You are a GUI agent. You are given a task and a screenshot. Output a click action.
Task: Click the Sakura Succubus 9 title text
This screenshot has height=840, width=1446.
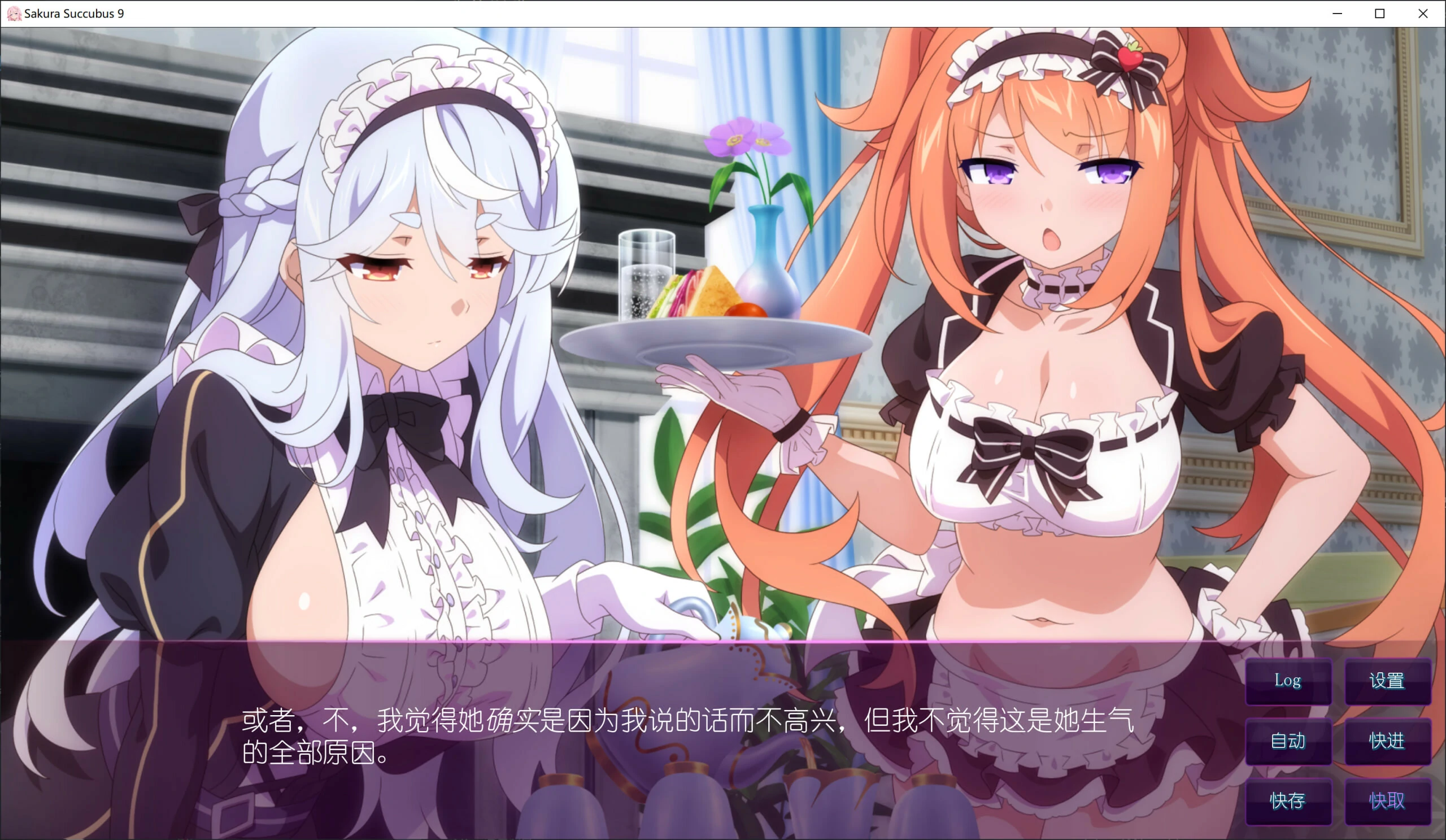point(75,13)
